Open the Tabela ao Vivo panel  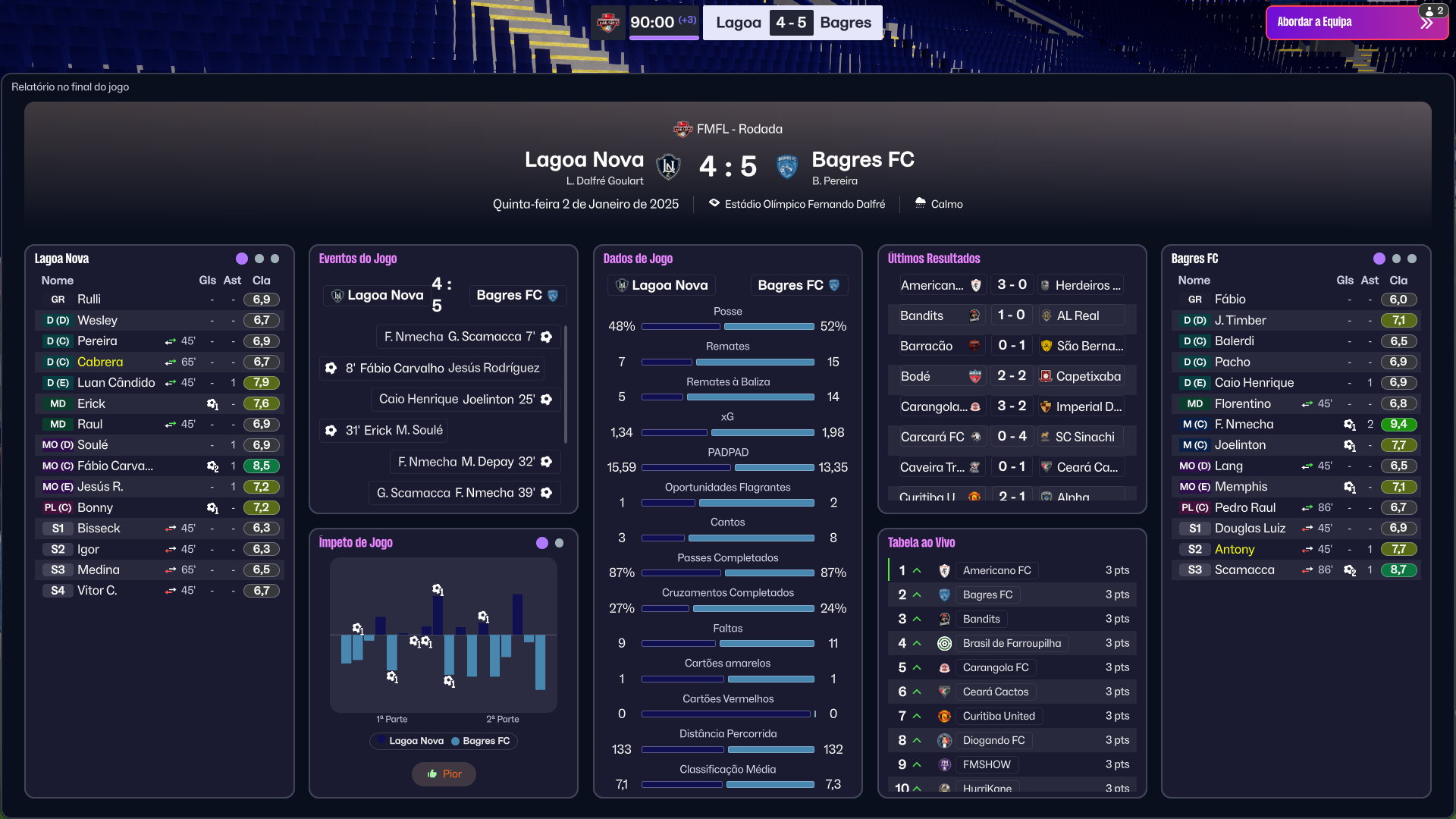click(921, 542)
